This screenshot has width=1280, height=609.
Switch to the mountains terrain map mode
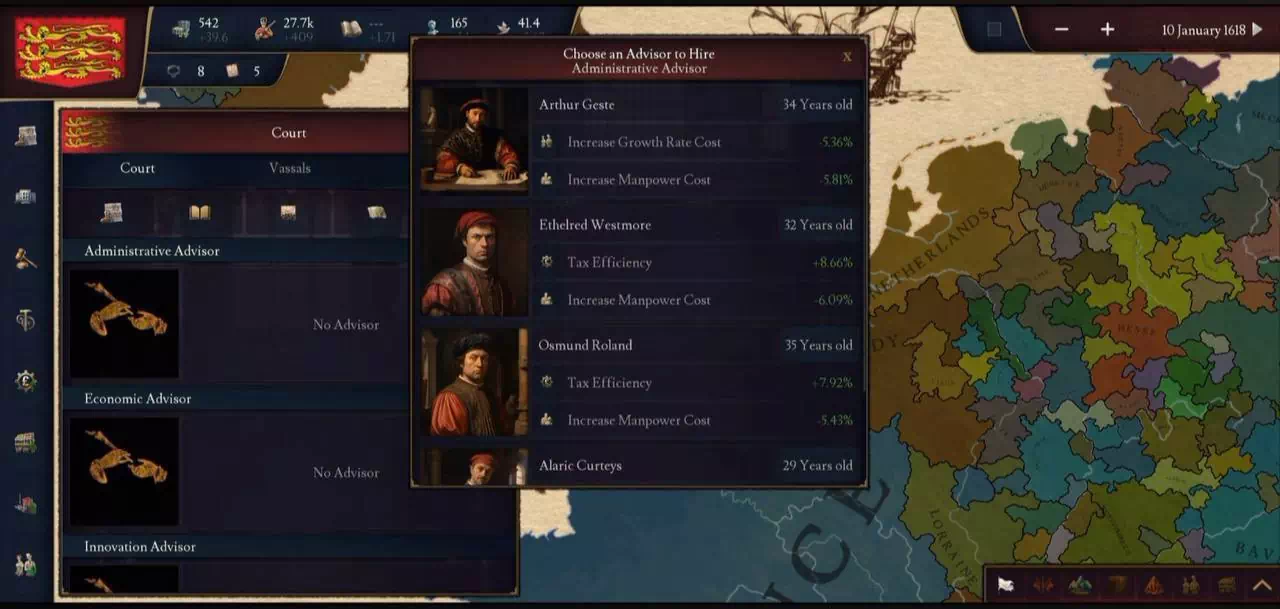click(x=1080, y=586)
